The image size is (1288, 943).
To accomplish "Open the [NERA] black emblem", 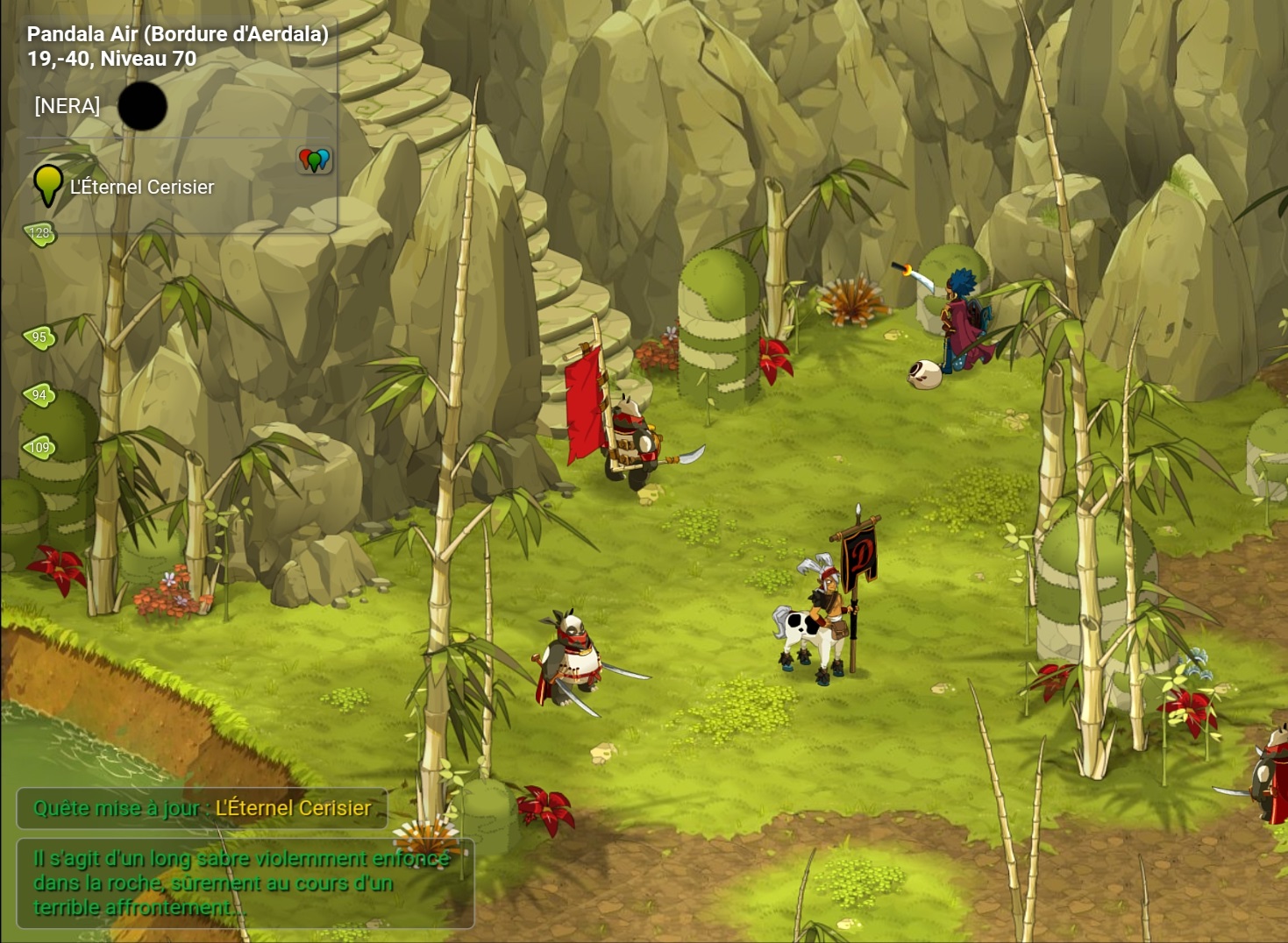I will [142, 106].
